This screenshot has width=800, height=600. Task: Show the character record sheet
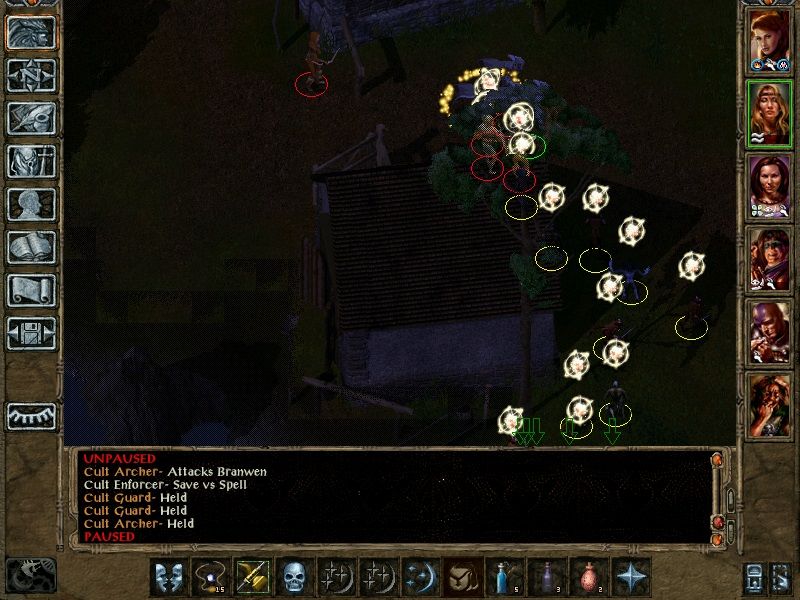click(31, 204)
